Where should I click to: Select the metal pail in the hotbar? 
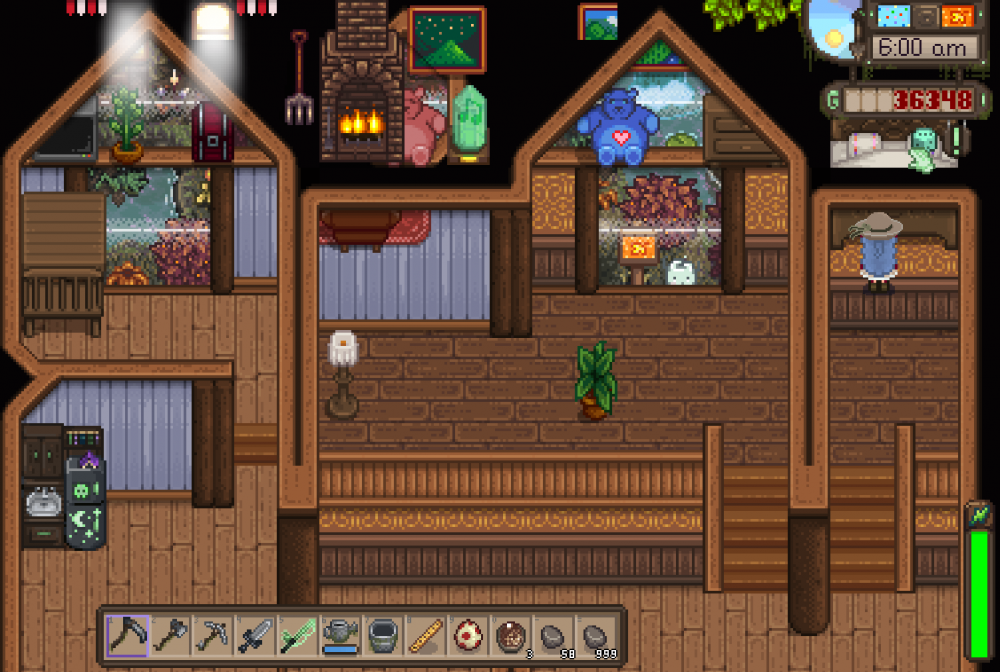pos(384,635)
